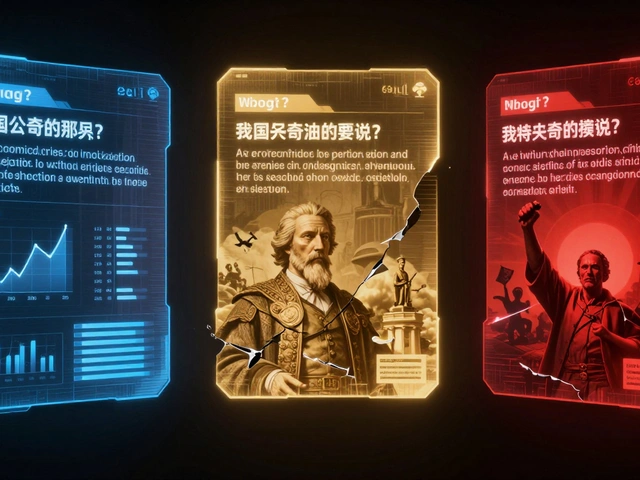Click the round icon atop the blue card
Image resolution: width=640 pixels, height=480 pixels.
point(153,92)
